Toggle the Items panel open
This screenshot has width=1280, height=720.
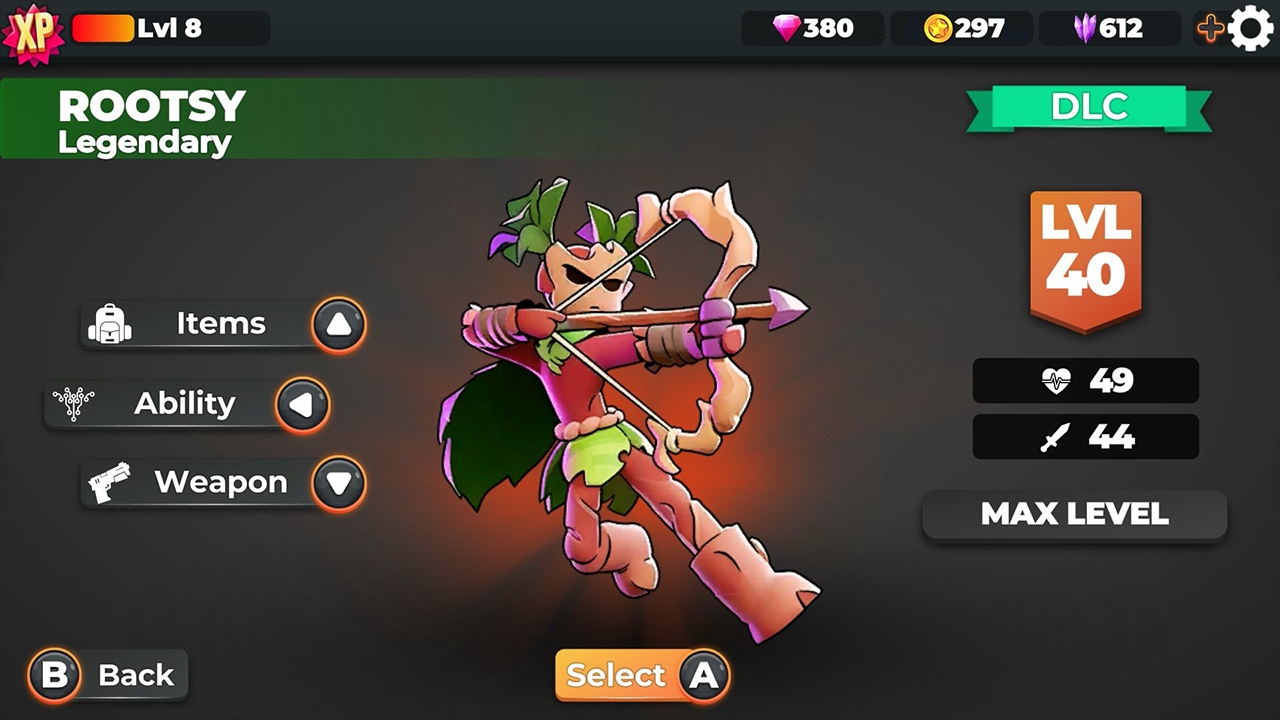pyautogui.click(x=220, y=323)
